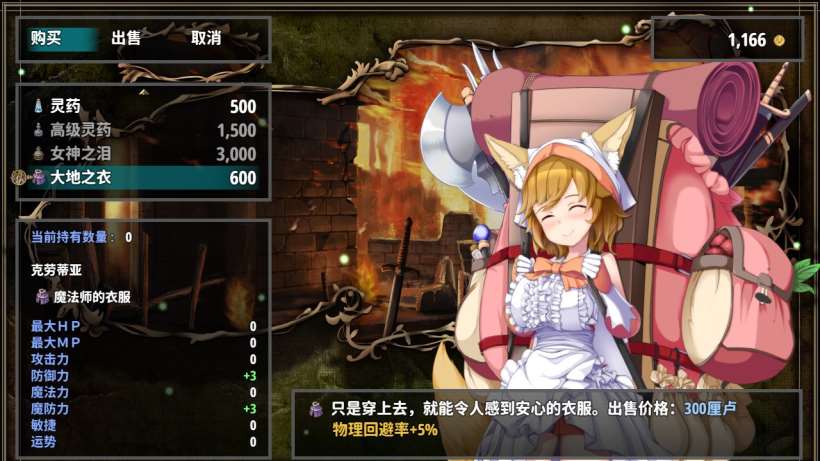Choose 取消 to cancel the shop
The image size is (820, 461).
[x=206, y=39]
